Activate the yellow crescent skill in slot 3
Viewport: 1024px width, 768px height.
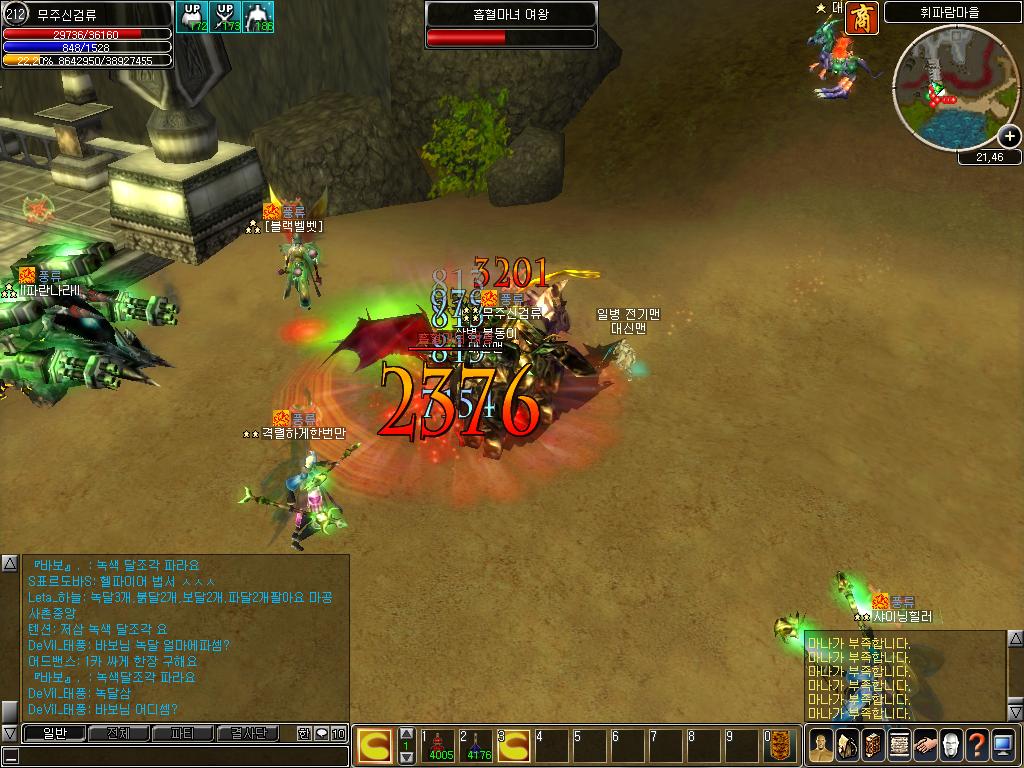point(515,746)
